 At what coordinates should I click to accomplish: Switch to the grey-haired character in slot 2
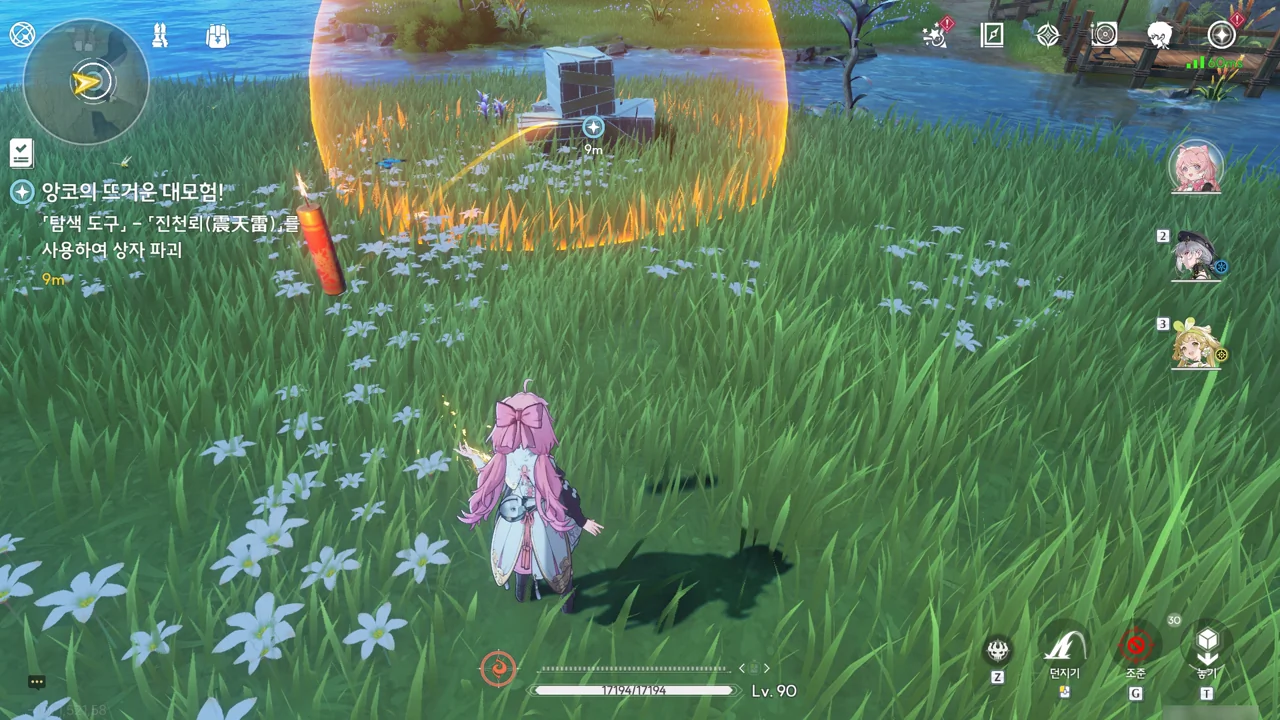click(x=1197, y=256)
